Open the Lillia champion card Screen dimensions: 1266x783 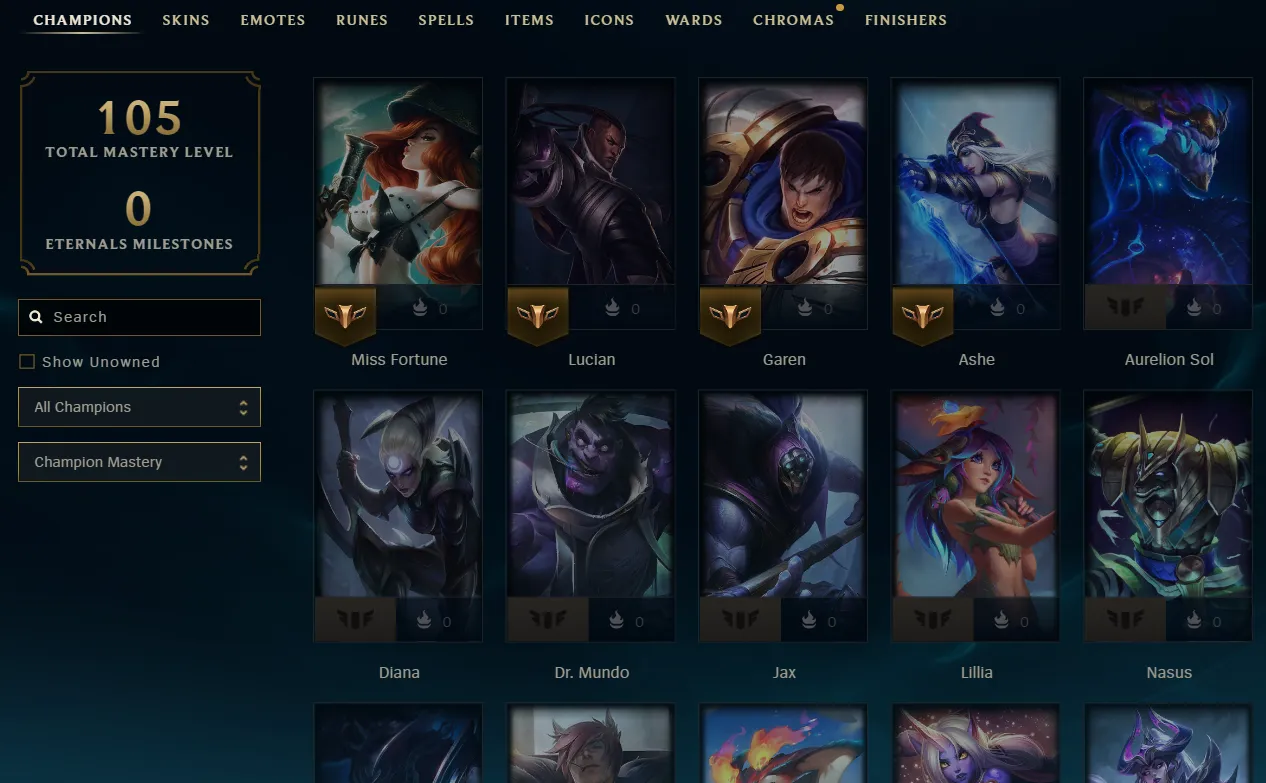976,495
